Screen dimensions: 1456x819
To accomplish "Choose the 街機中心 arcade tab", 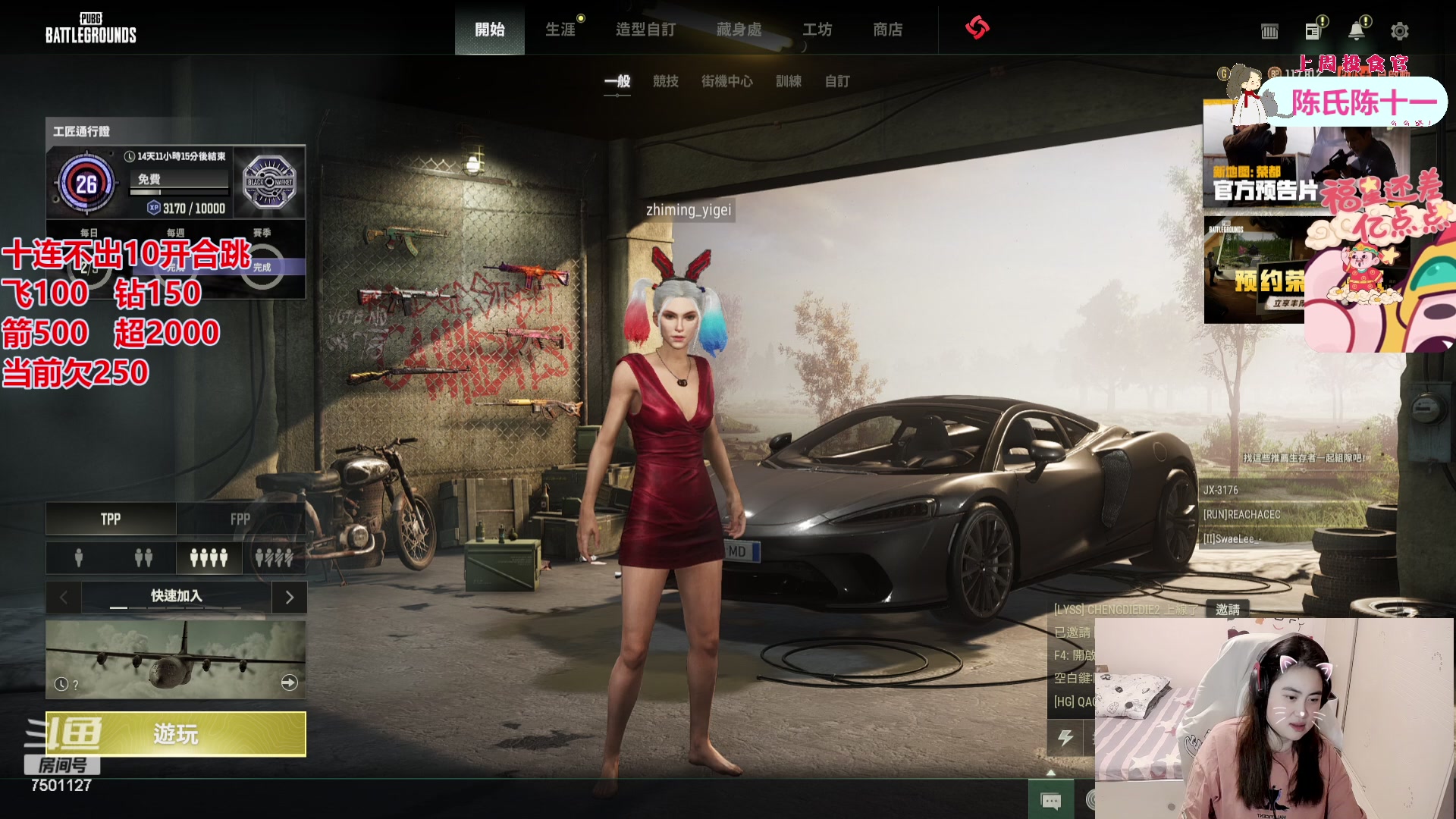I will tap(726, 81).
